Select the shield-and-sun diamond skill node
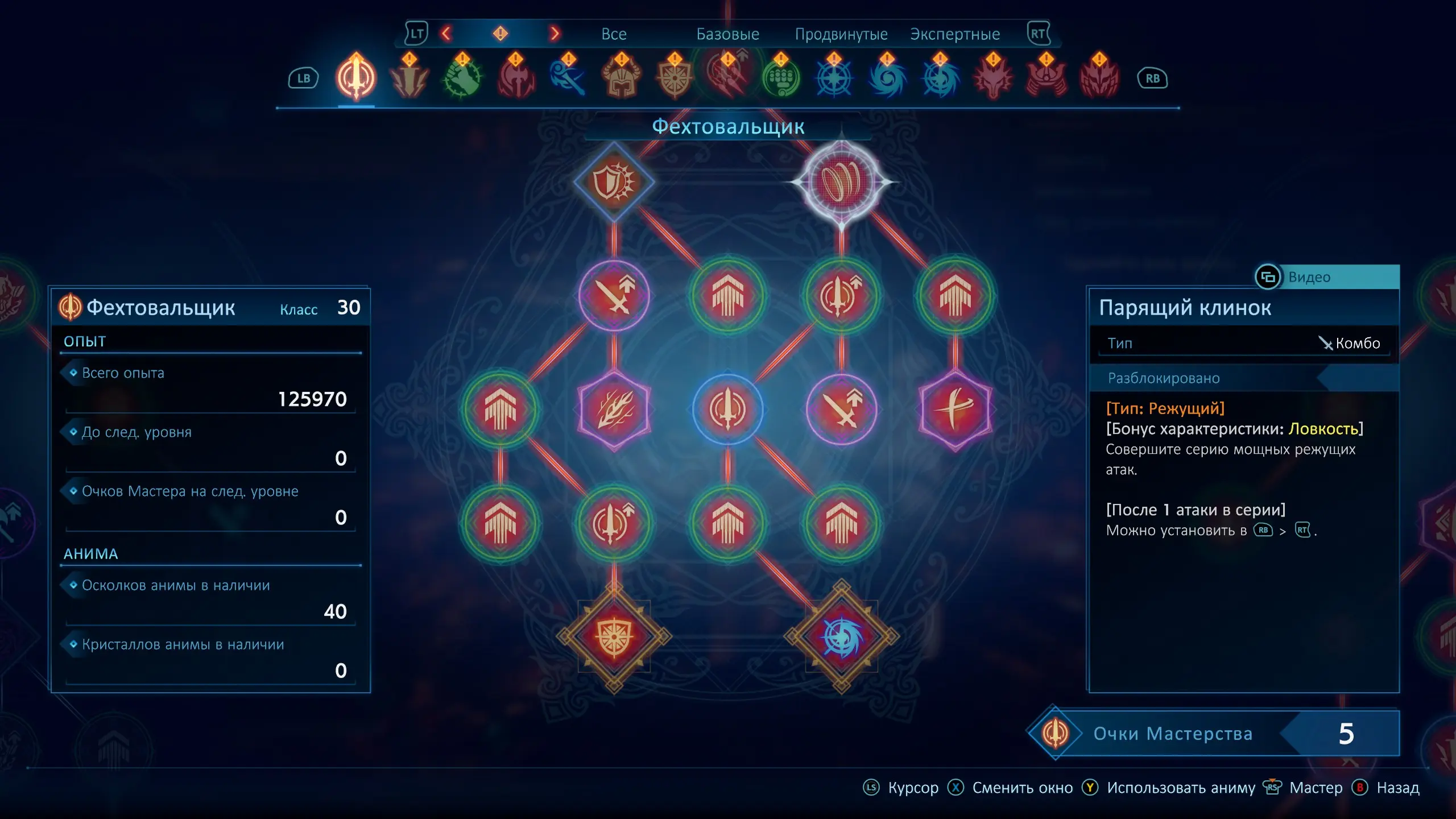This screenshot has height=819, width=1456. click(614, 182)
